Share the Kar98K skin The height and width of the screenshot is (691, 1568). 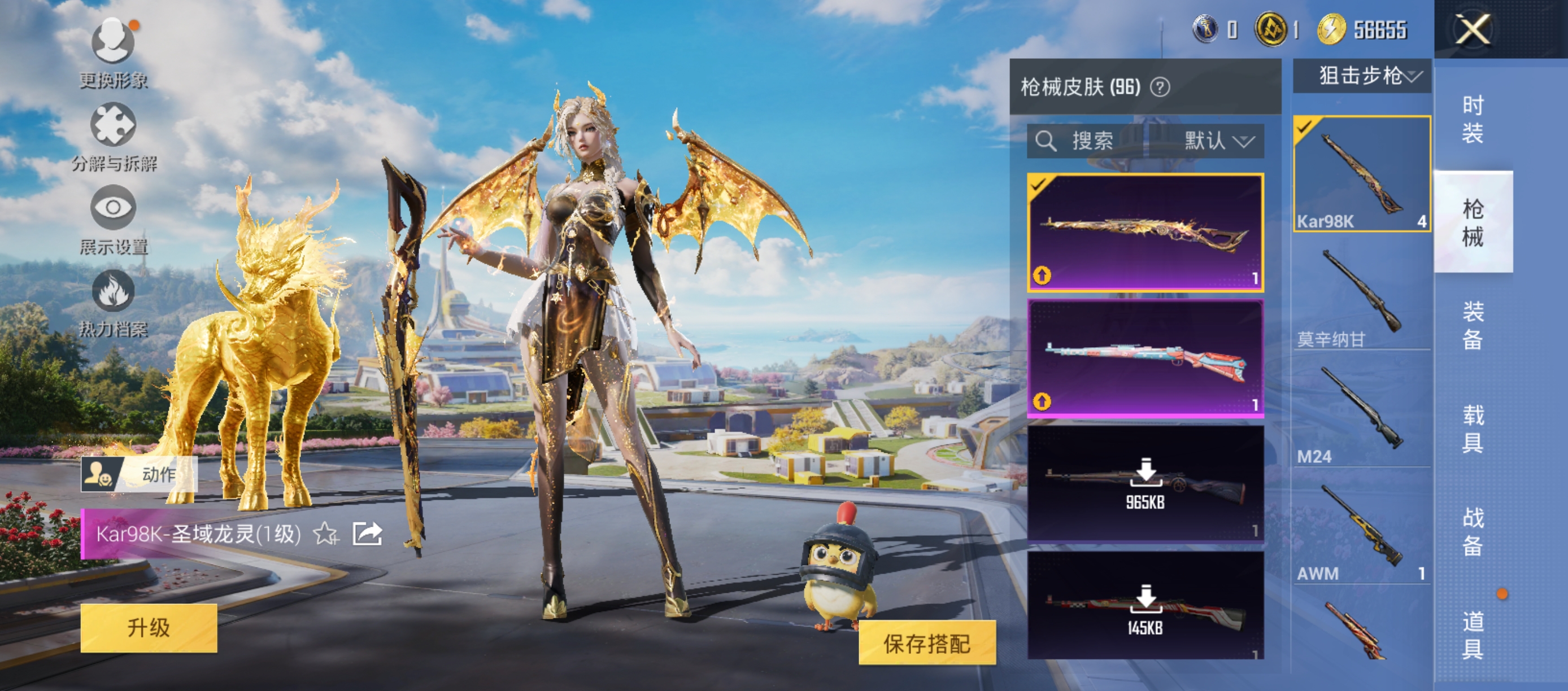tap(368, 535)
